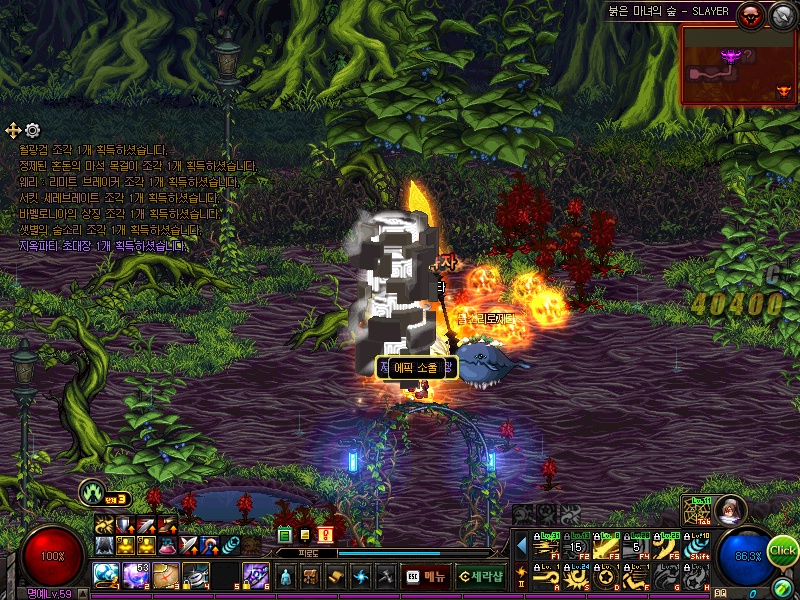Open the dungeon minimap

(x=739, y=65)
